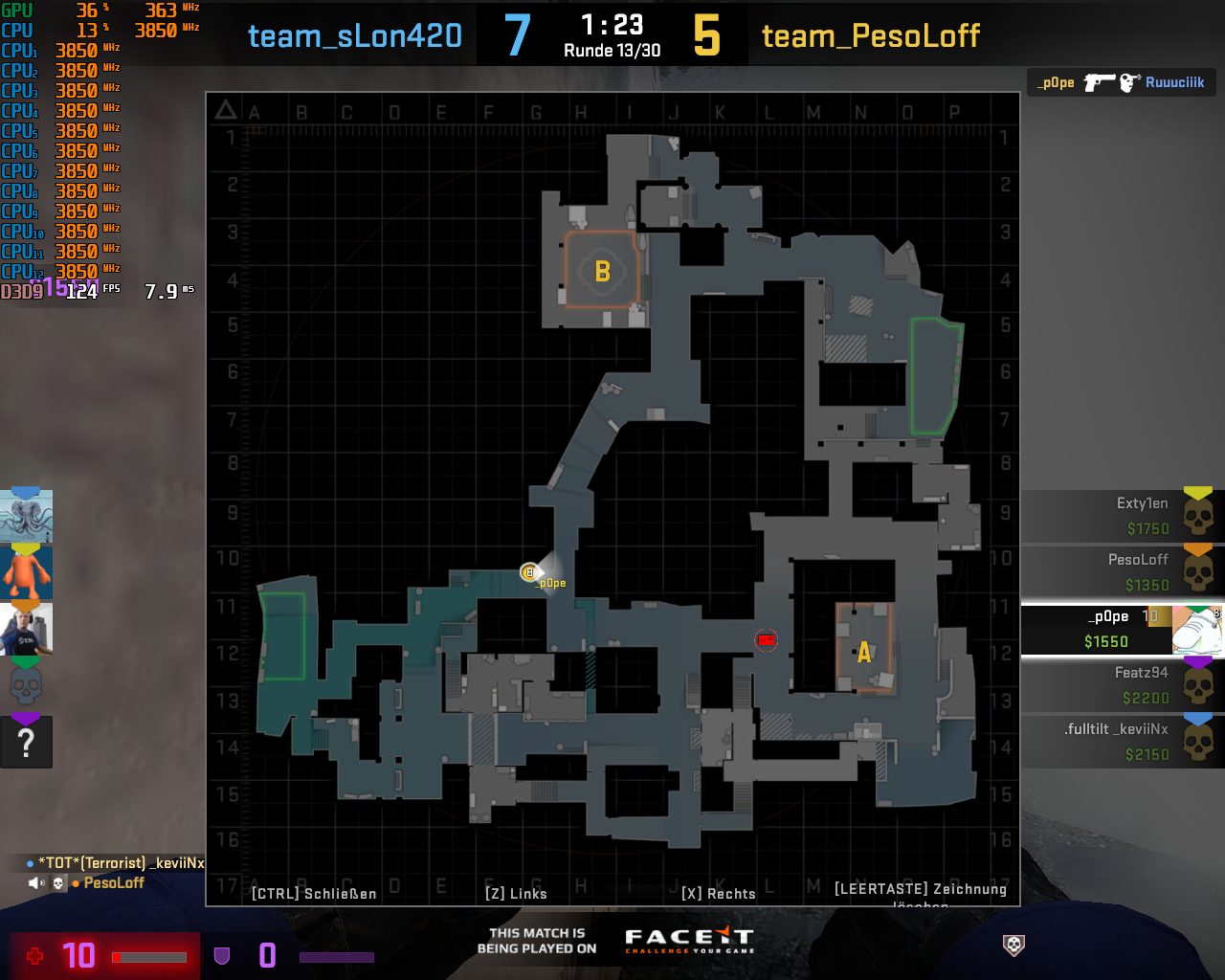Open the FACEIT logo link
The width and height of the screenshot is (1225, 980).
coord(687,940)
